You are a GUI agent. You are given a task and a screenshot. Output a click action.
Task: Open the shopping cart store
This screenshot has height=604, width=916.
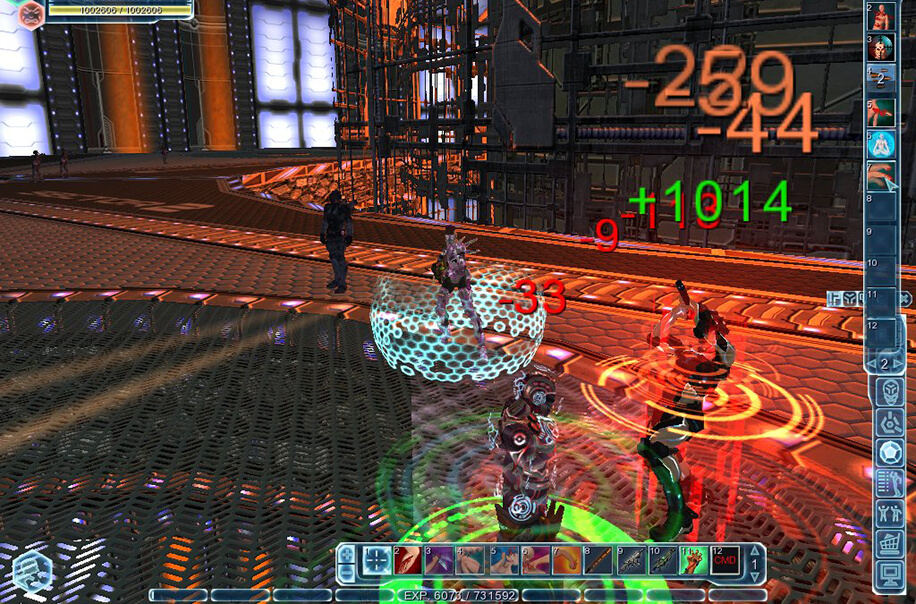889,544
